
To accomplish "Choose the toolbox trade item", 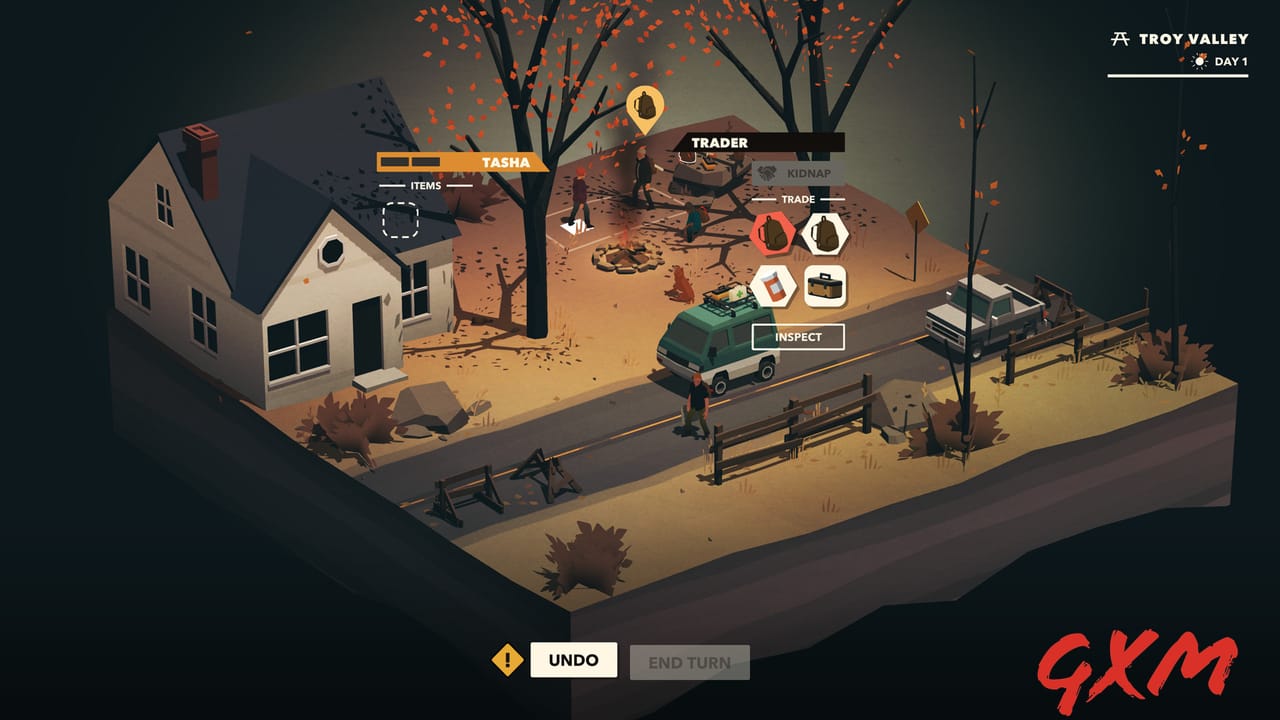I will 825,287.
